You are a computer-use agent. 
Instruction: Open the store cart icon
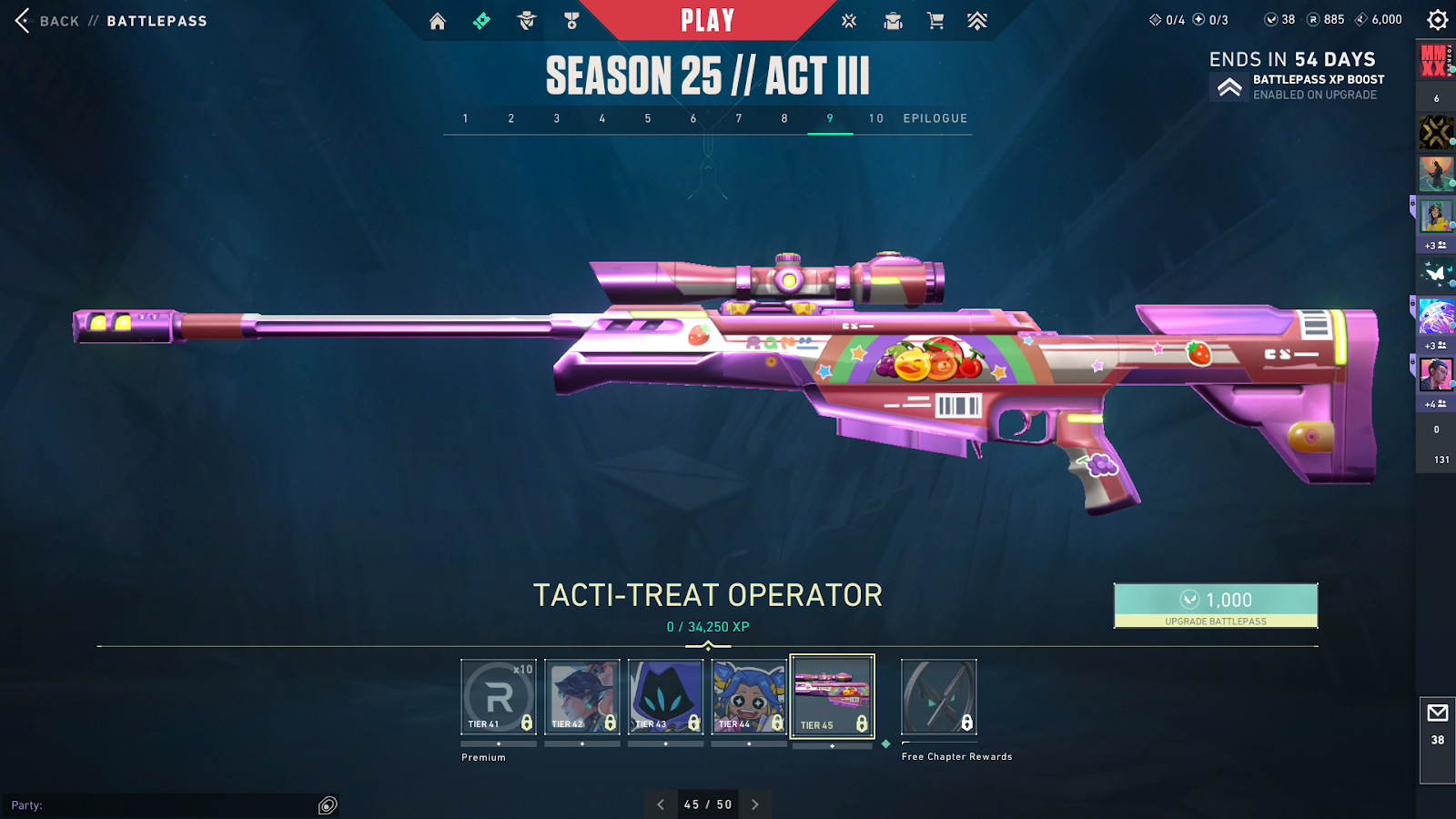[x=935, y=21]
